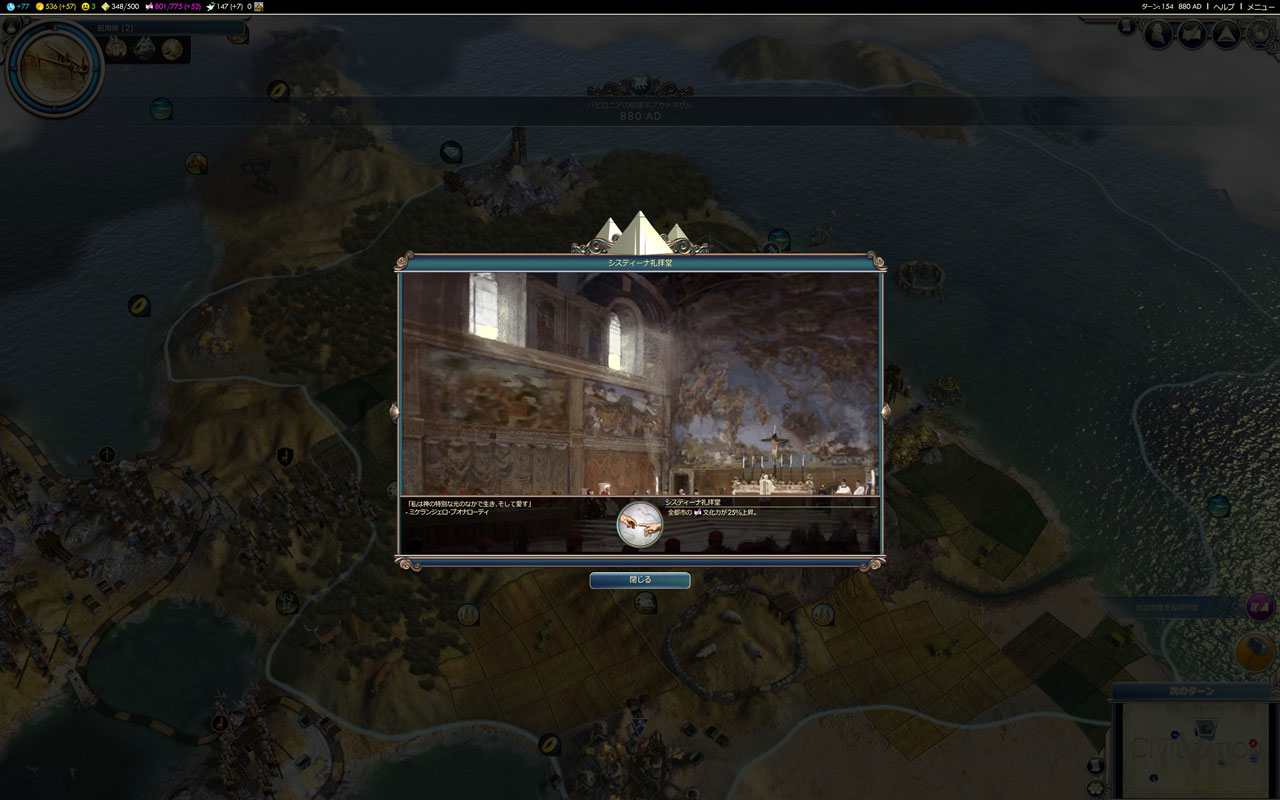Open the ヘルプ help link
Viewport: 1280px width, 800px height.
(1224, 6)
